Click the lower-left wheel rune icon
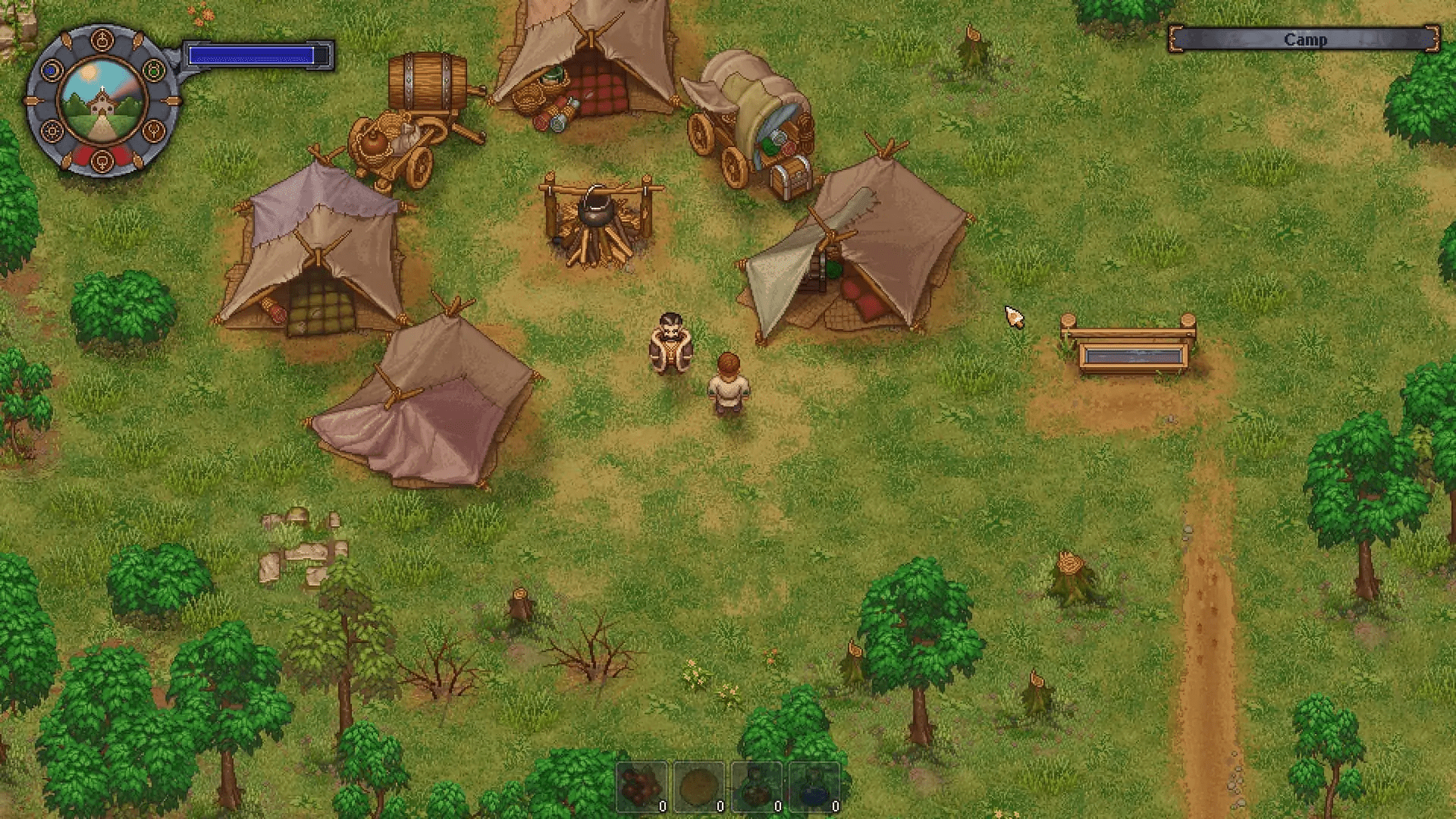Screen dimensions: 1456x819 [52, 130]
